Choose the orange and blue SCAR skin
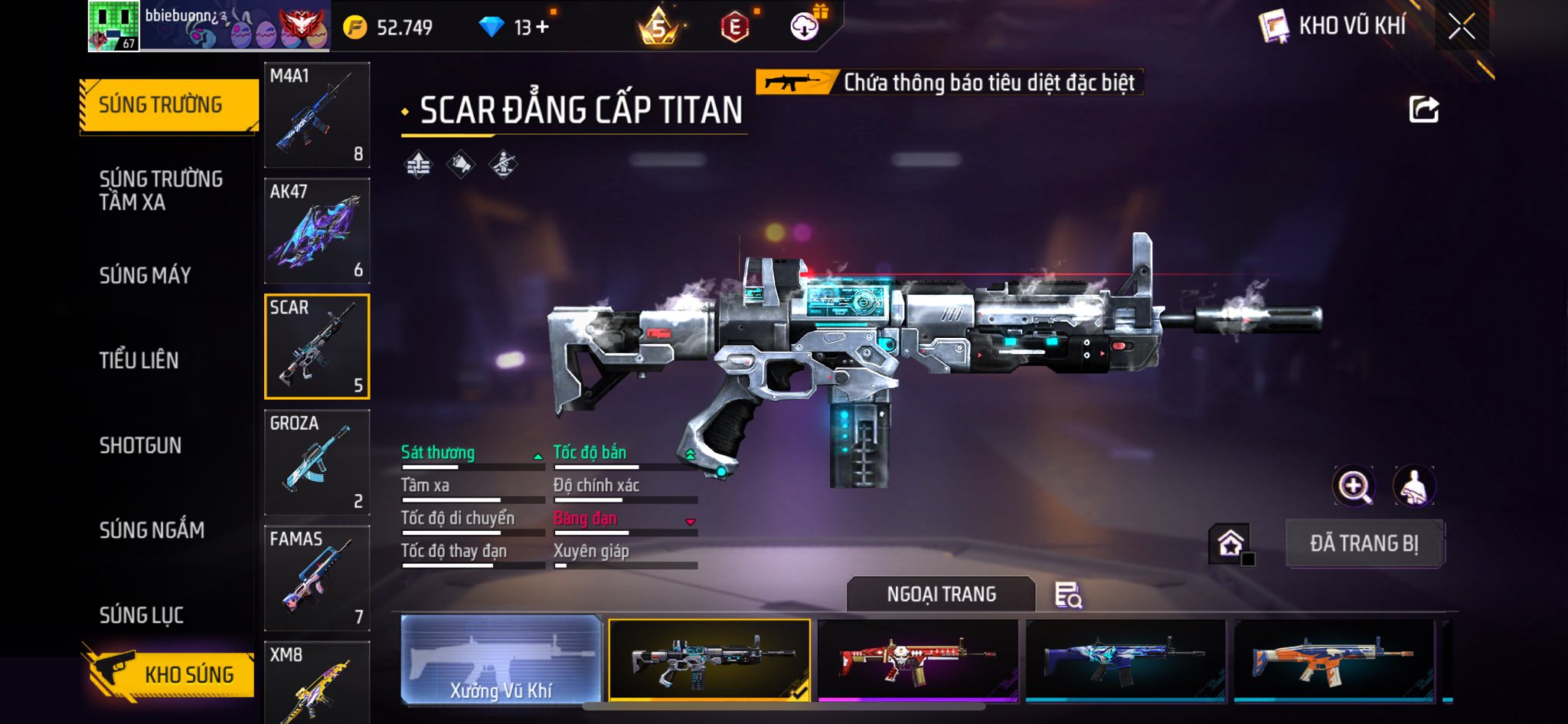This screenshot has height=724, width=1568. click(x=1333, y=660)
